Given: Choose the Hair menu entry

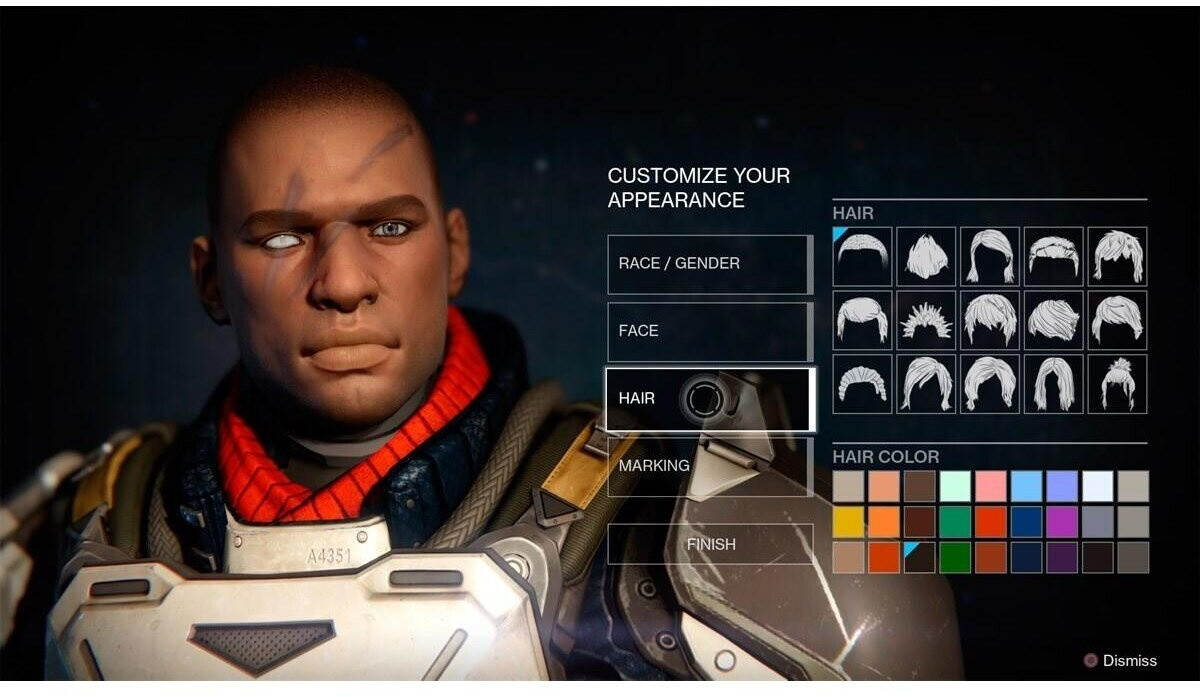Looking at the screenshot, I should coord(709,398).
